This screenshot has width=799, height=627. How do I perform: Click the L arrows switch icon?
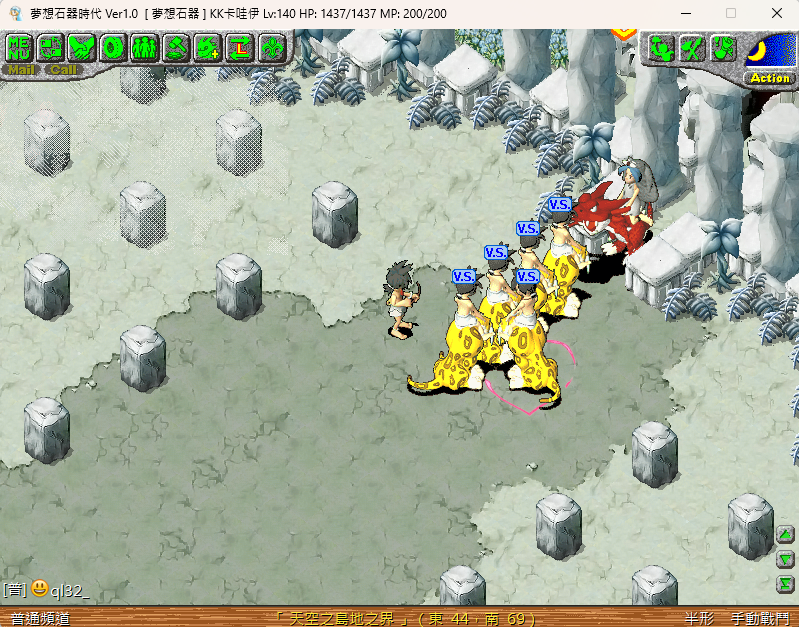point(240,47)
